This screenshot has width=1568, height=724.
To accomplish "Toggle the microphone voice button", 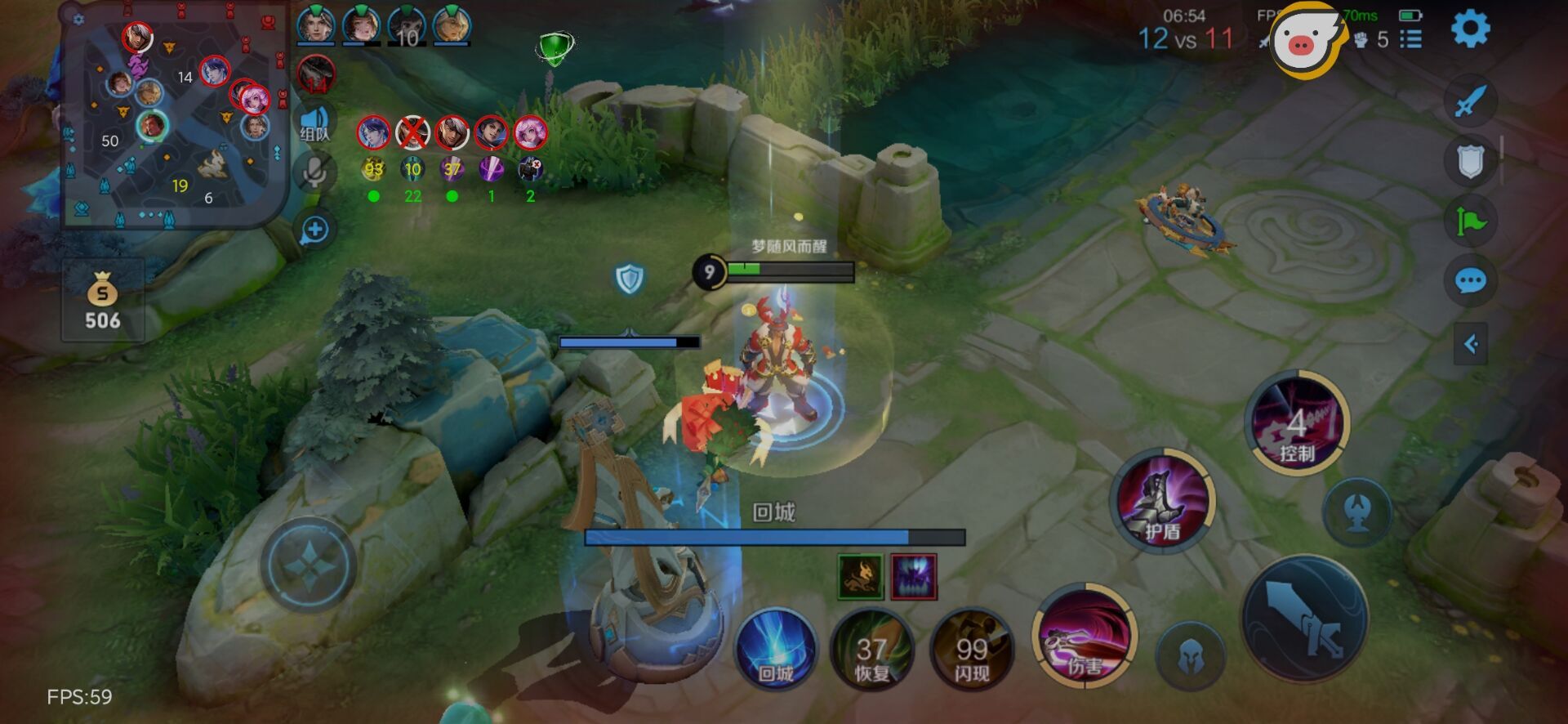I will (x=314, y=172).
